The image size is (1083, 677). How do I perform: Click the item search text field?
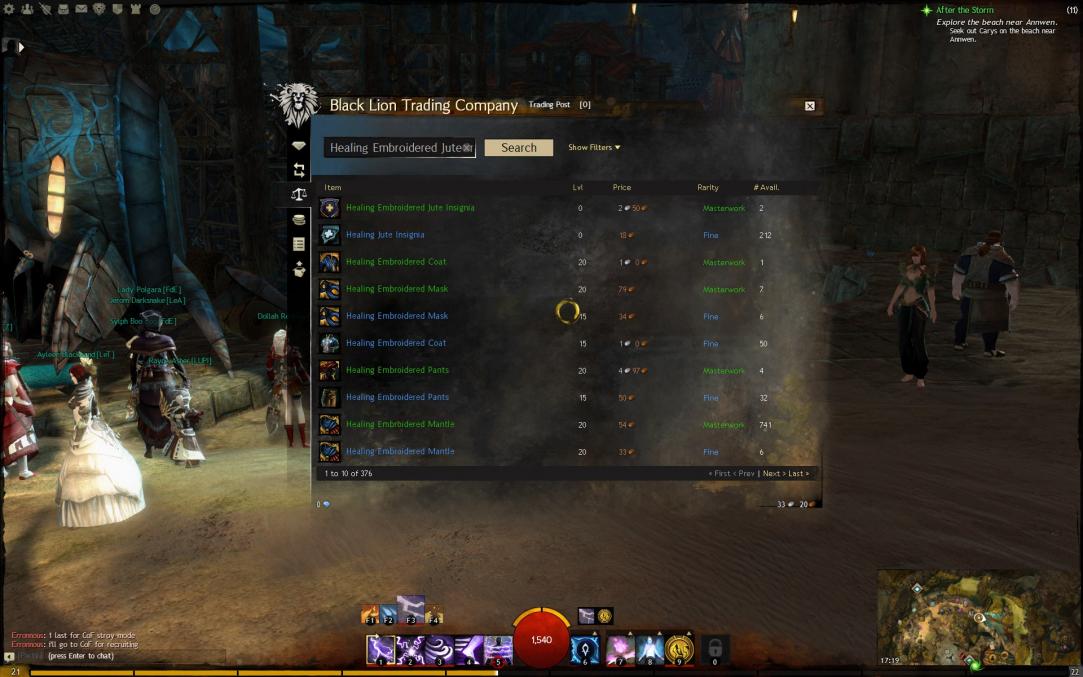pyautogui.click(x=395, y=148)
